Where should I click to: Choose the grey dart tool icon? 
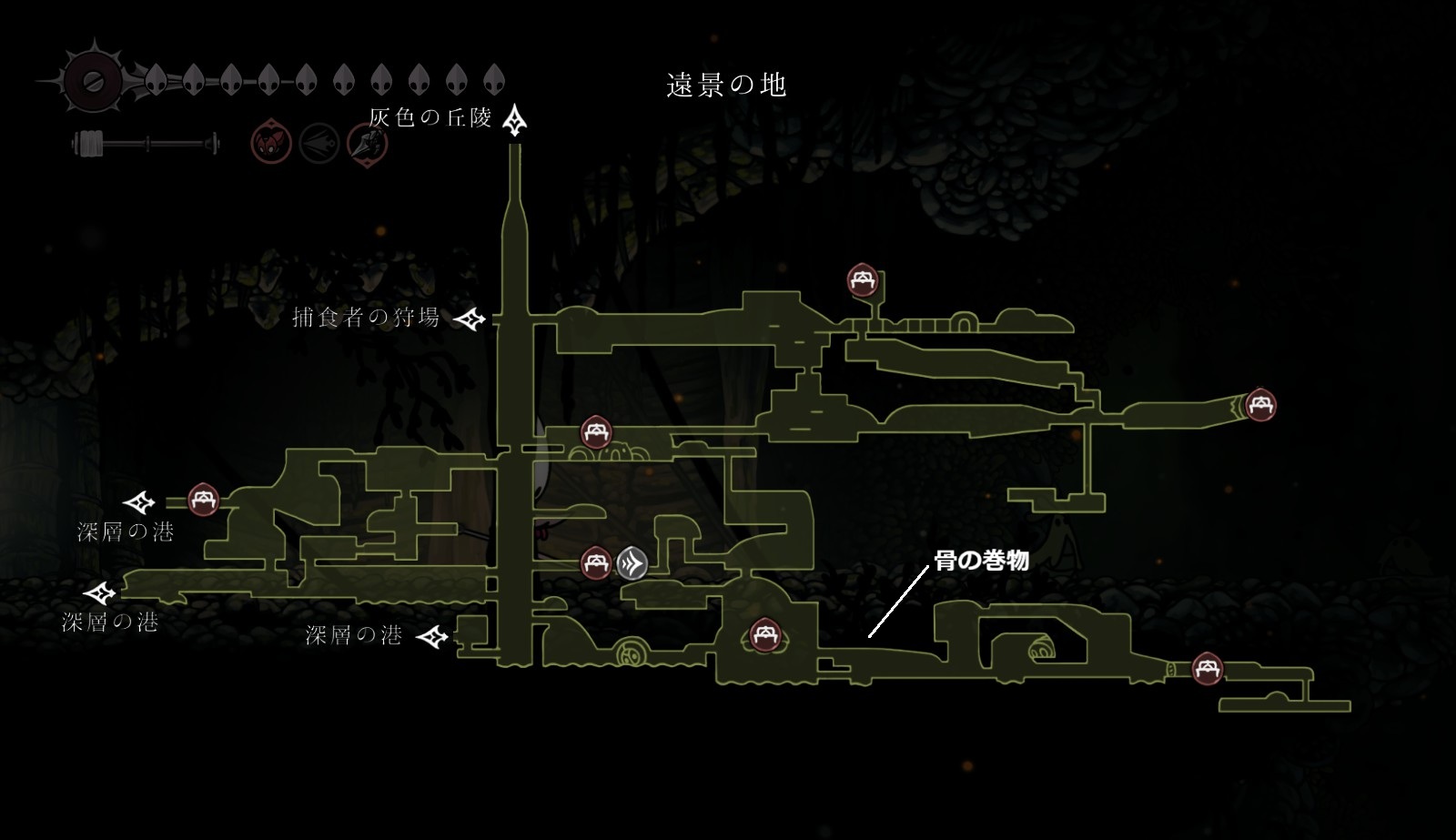[319, 144]
